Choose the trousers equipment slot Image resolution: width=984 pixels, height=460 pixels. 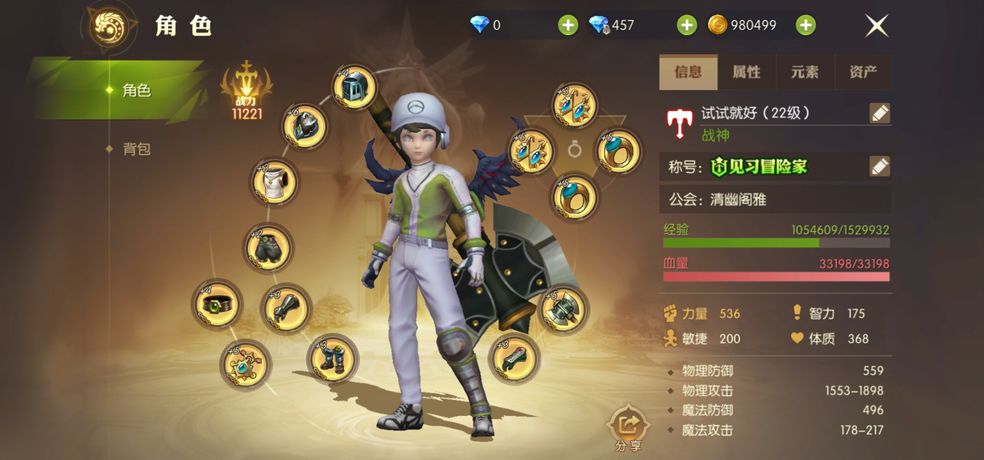[268, 246]
